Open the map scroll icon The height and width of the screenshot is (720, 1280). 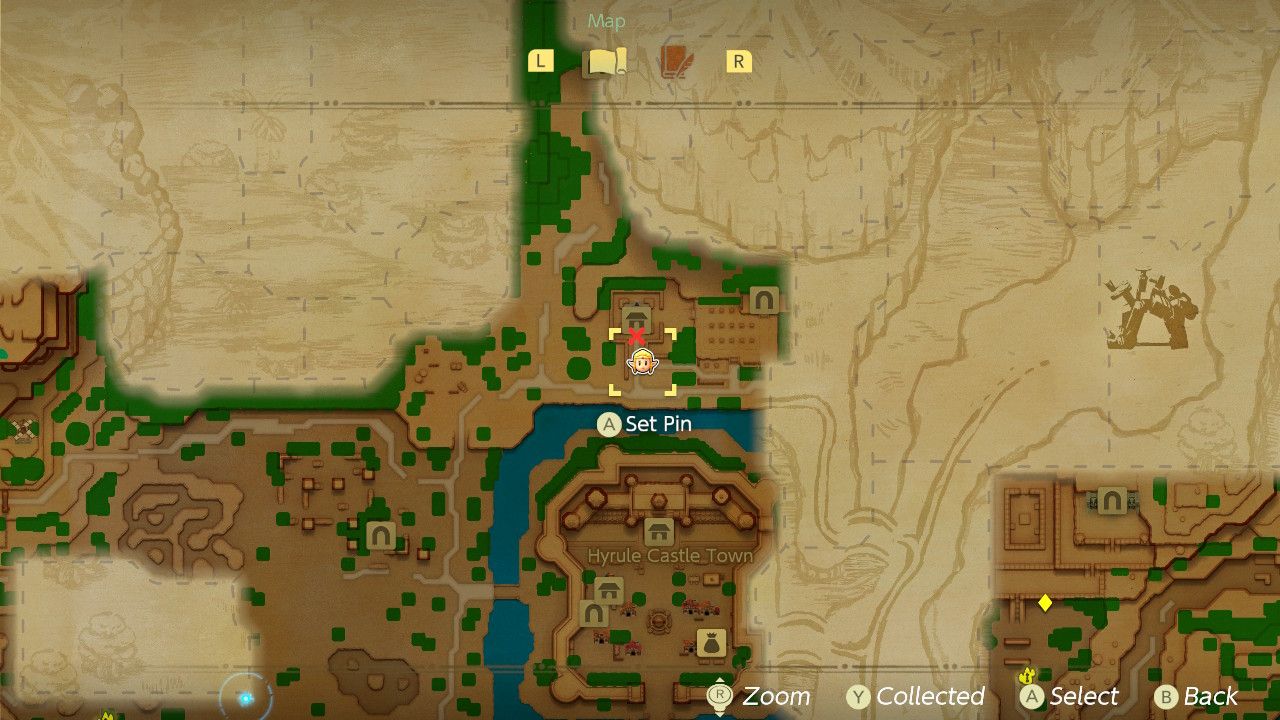point(604,60)
